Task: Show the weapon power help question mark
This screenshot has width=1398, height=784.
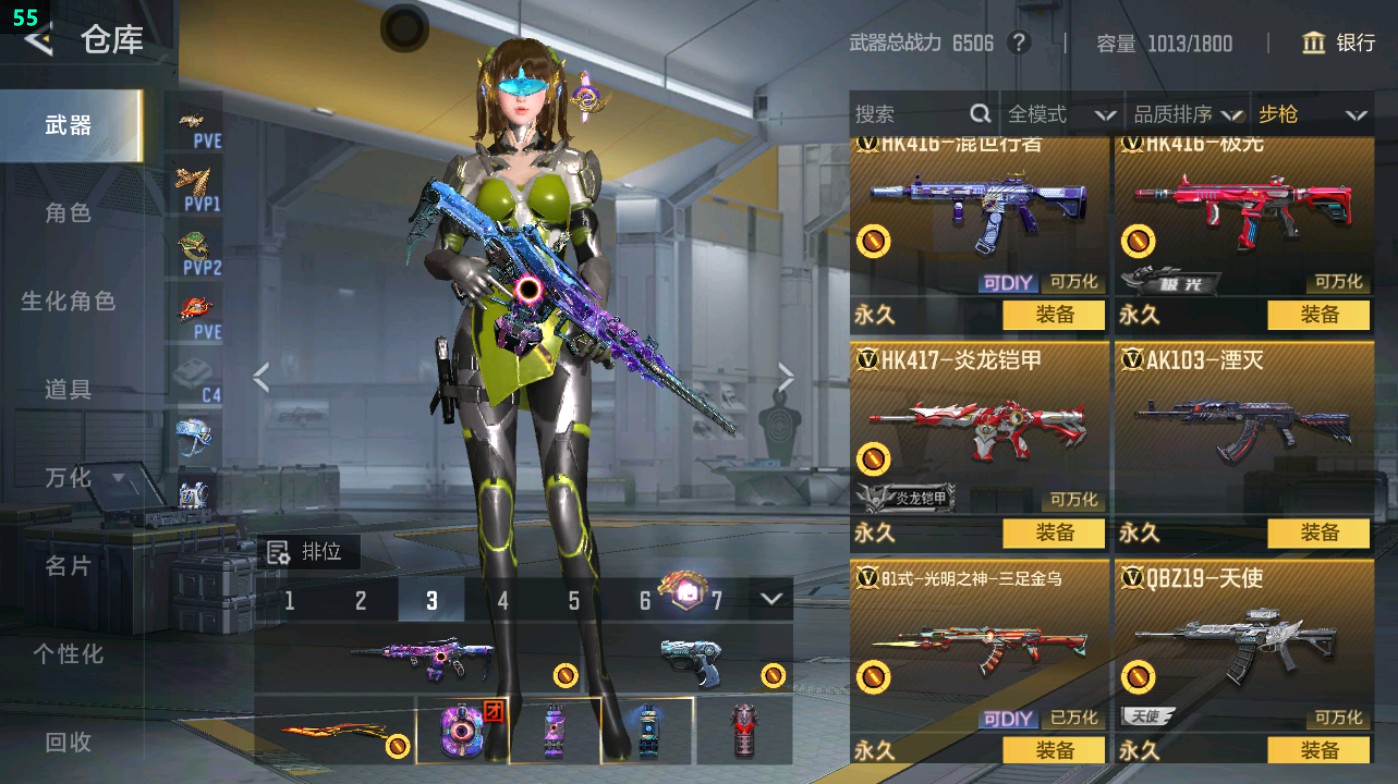Action: pos(1018,43)
